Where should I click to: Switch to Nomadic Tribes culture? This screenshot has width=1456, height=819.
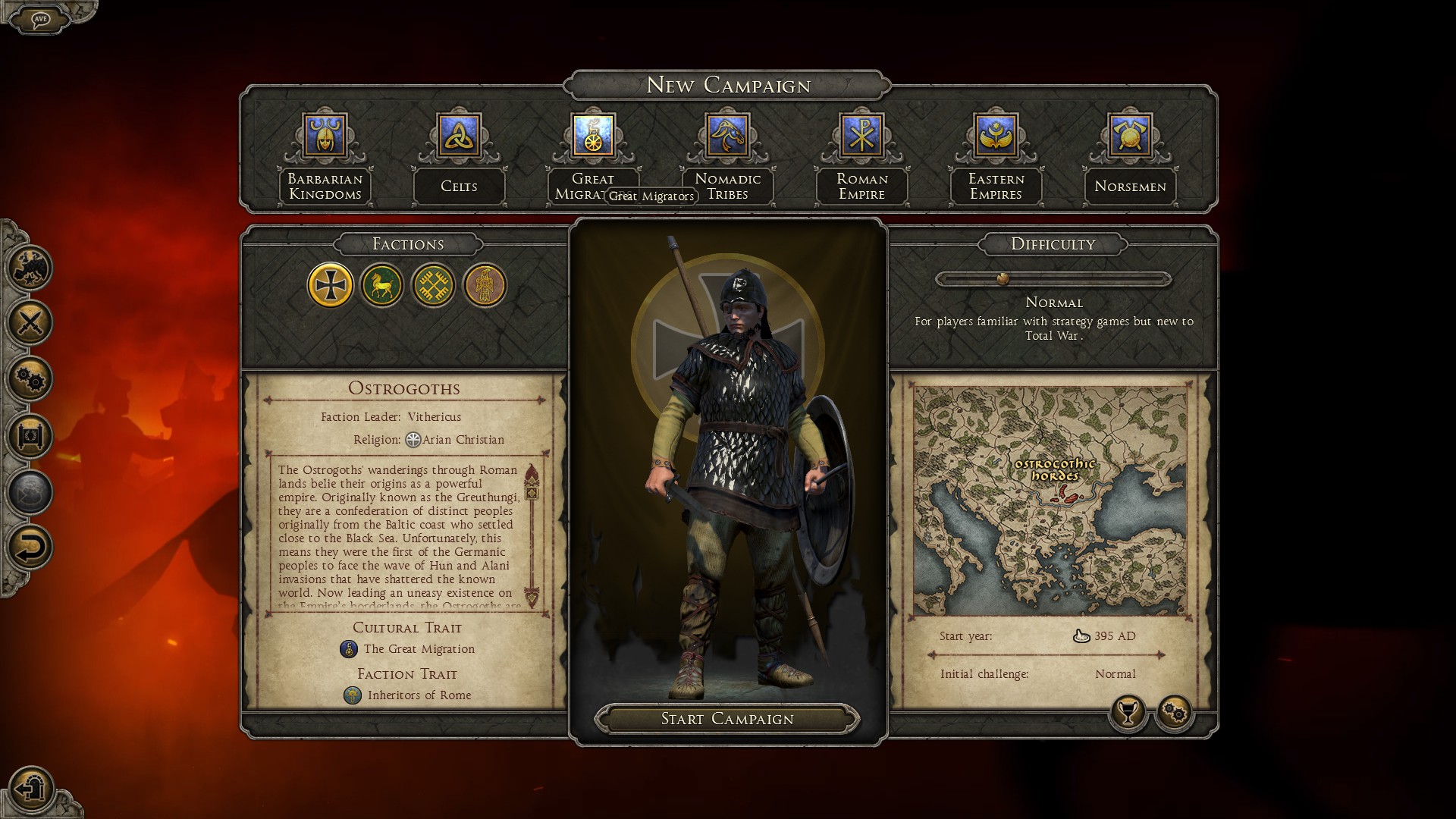coord(727,136)
